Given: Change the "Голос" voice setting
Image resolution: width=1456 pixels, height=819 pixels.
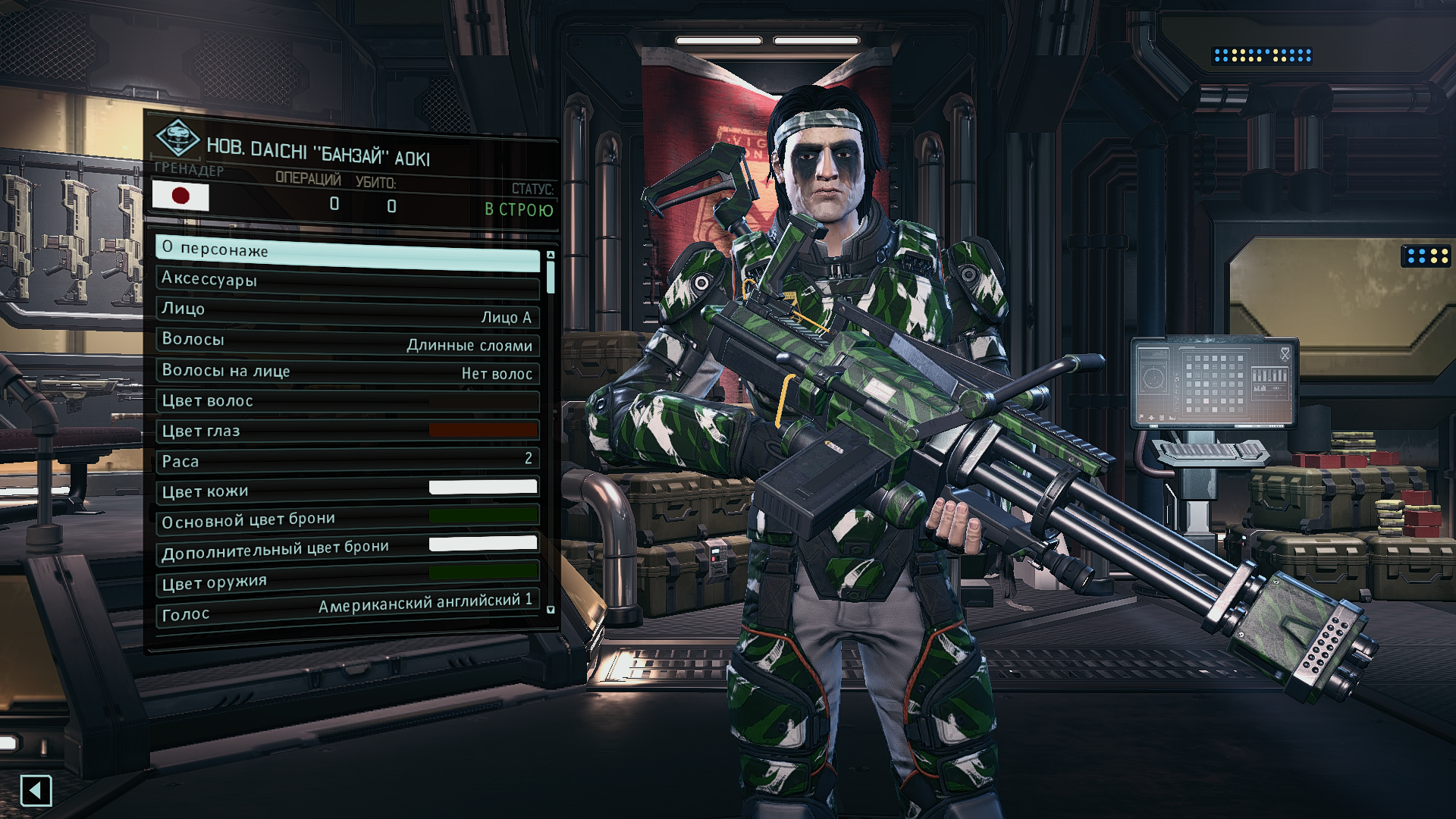Looking at the screenshot, I should 347,609.
